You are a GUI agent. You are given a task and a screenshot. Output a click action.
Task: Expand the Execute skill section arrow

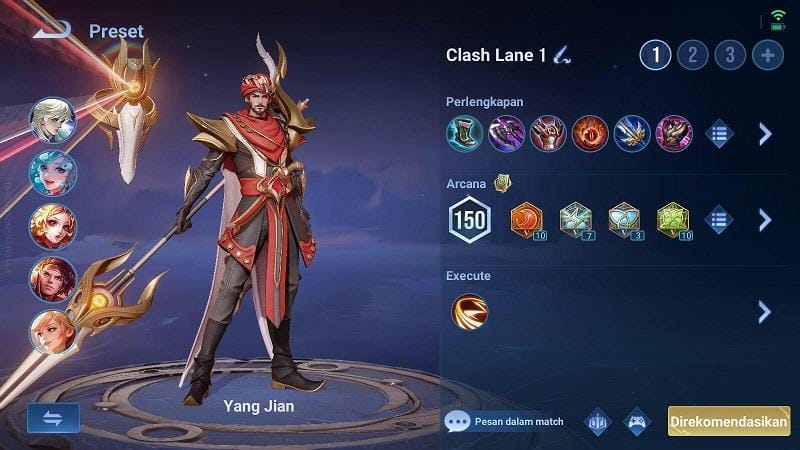coord(765,311)
